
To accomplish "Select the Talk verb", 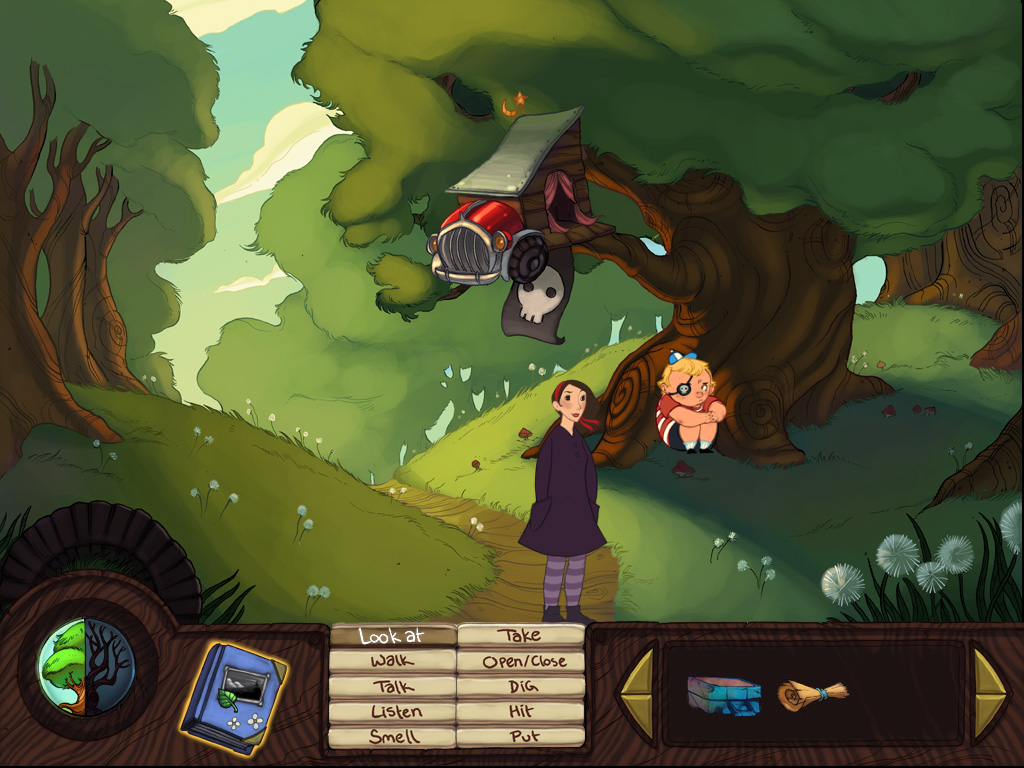I will [392, 687].
